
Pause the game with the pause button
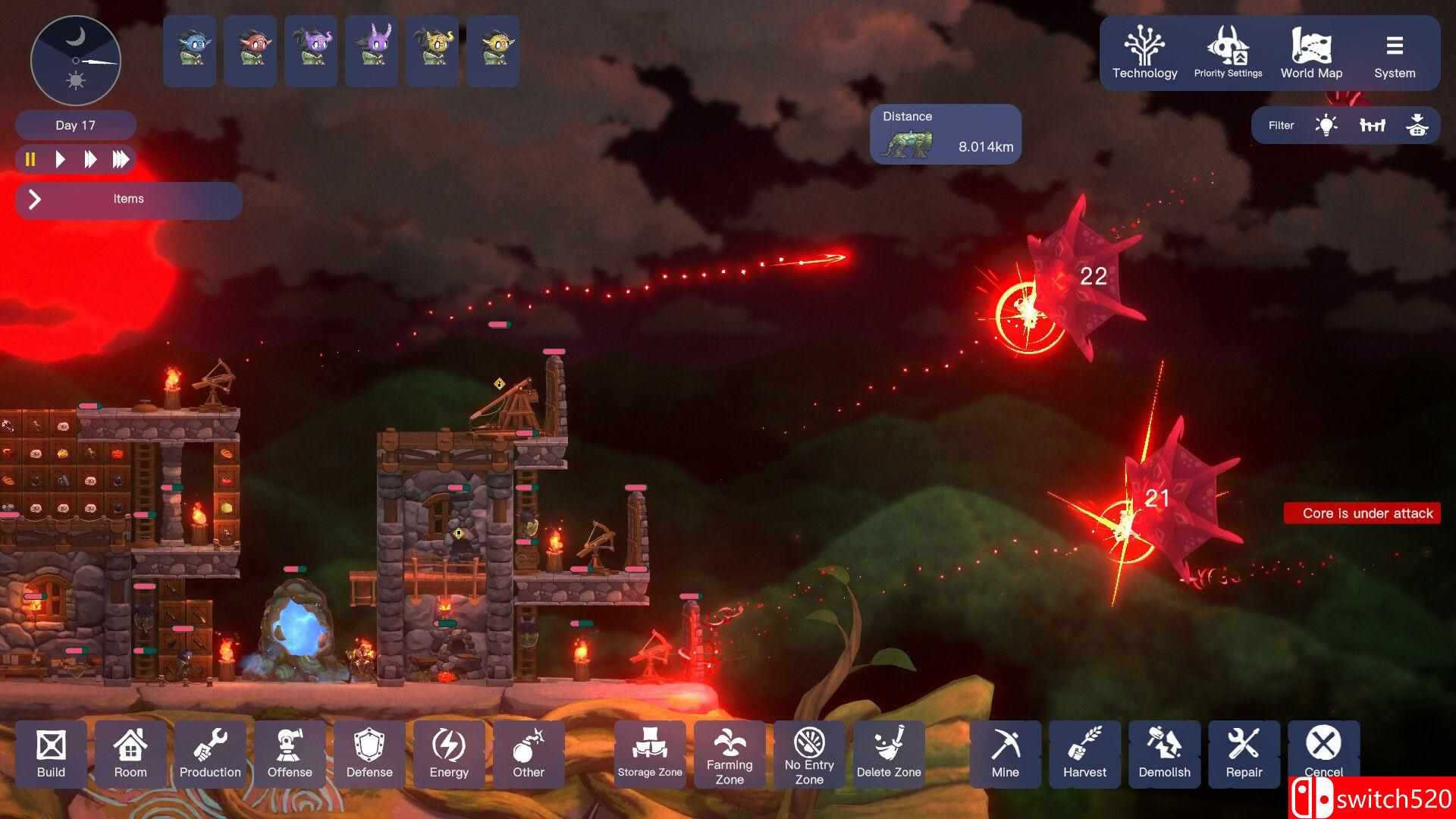(30, 159)
